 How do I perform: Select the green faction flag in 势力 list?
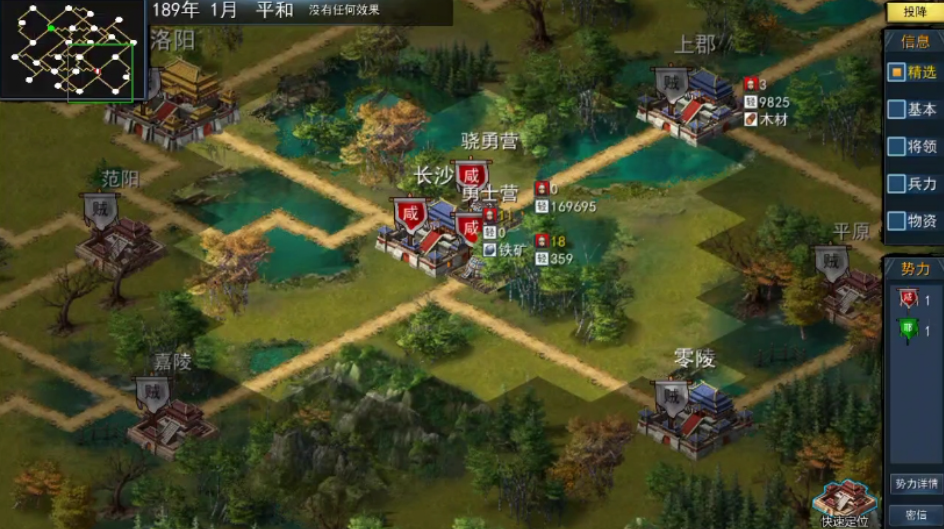point(907,330)
